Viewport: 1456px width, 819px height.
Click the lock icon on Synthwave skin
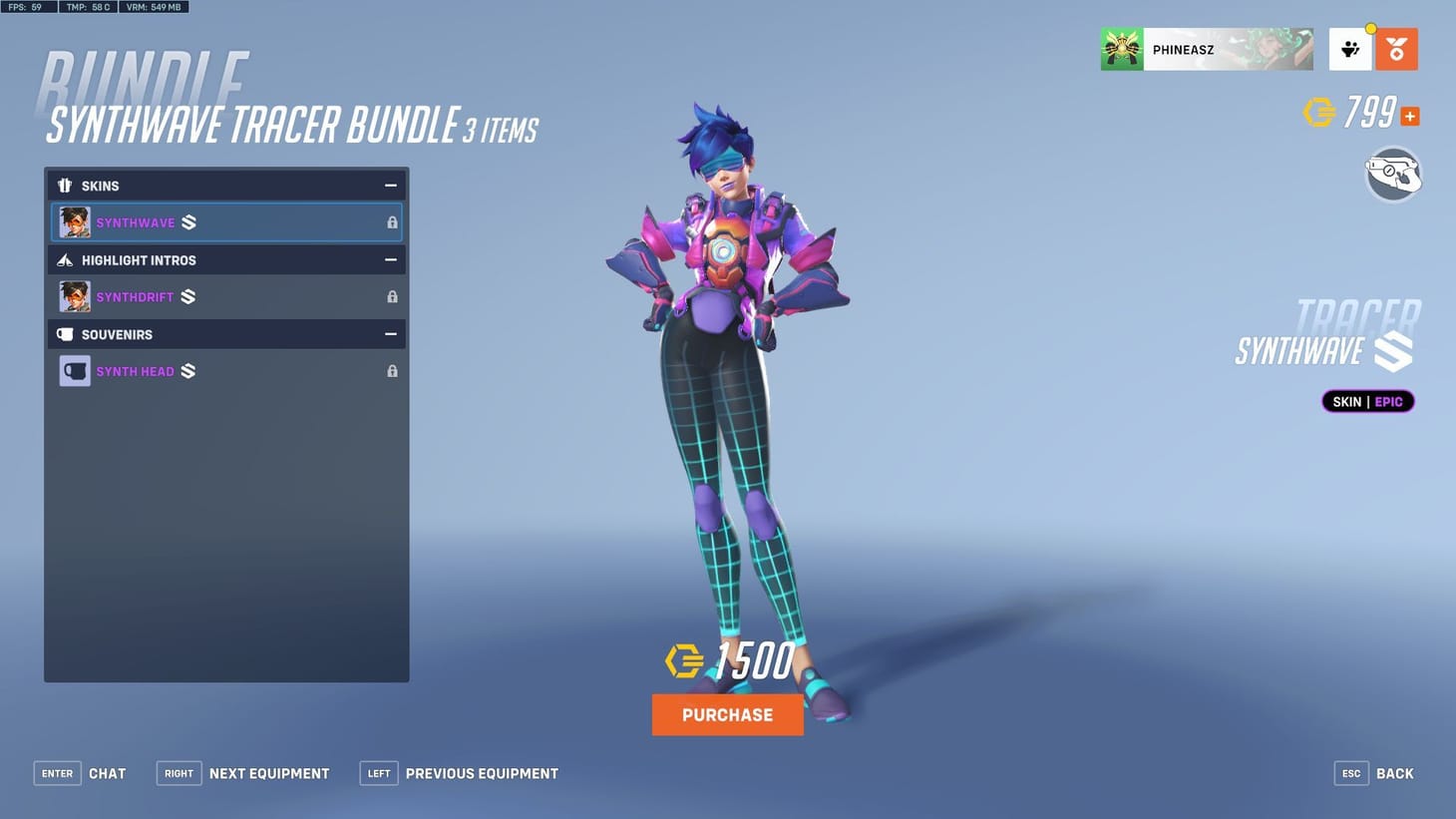pyautogui.click(x=392, y=222)
